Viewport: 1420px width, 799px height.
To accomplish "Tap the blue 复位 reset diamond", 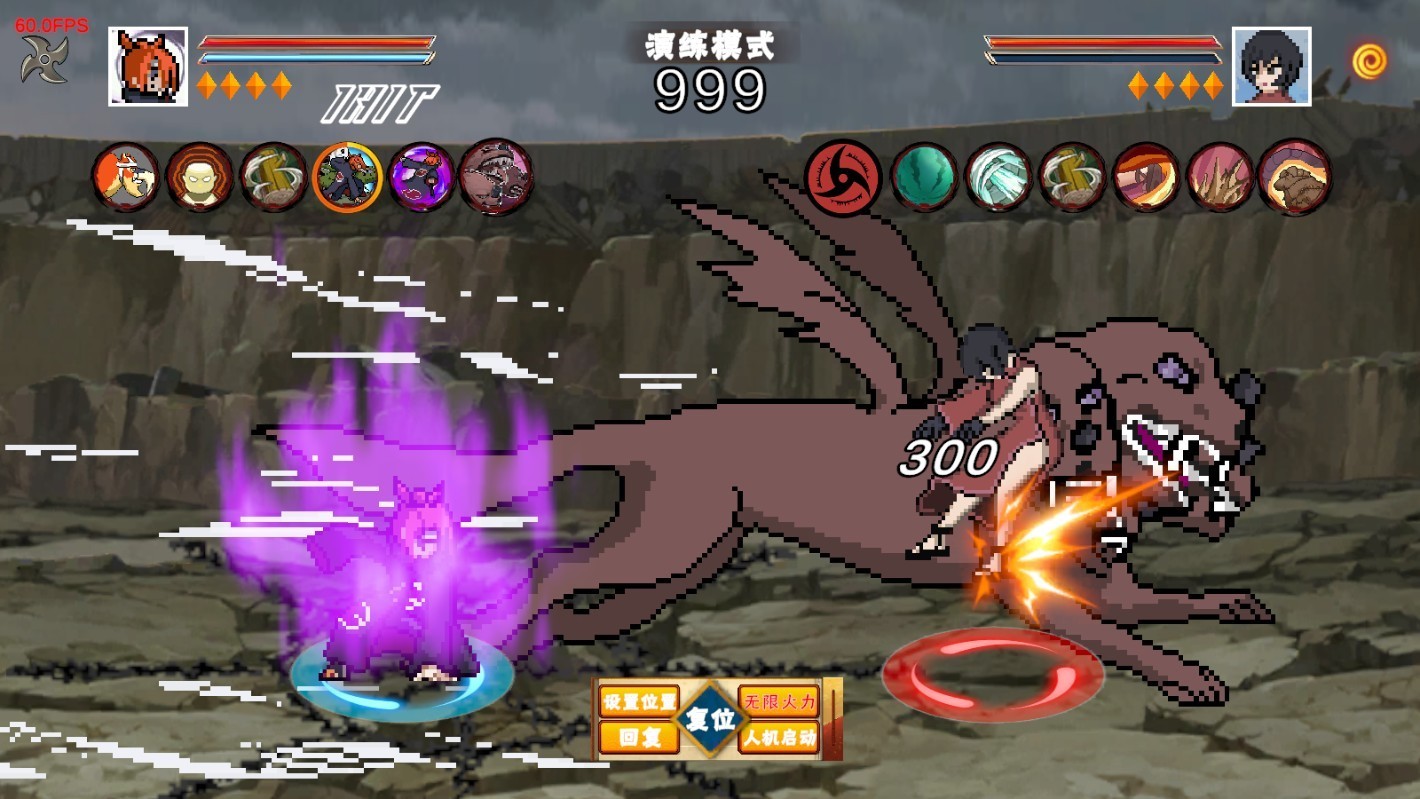I will pyautogui.click(x=711, y=719).
